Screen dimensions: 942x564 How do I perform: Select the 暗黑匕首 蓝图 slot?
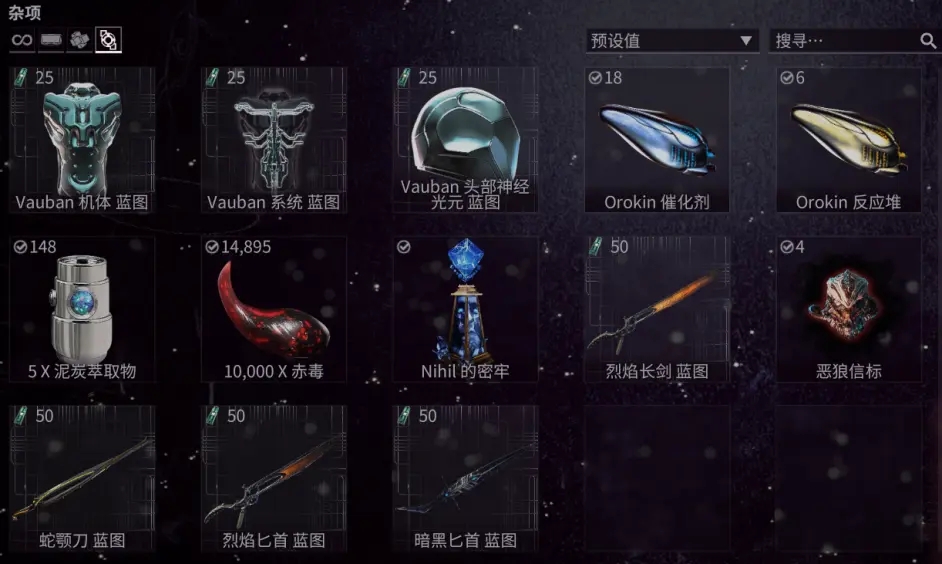(x=465, y=478)
